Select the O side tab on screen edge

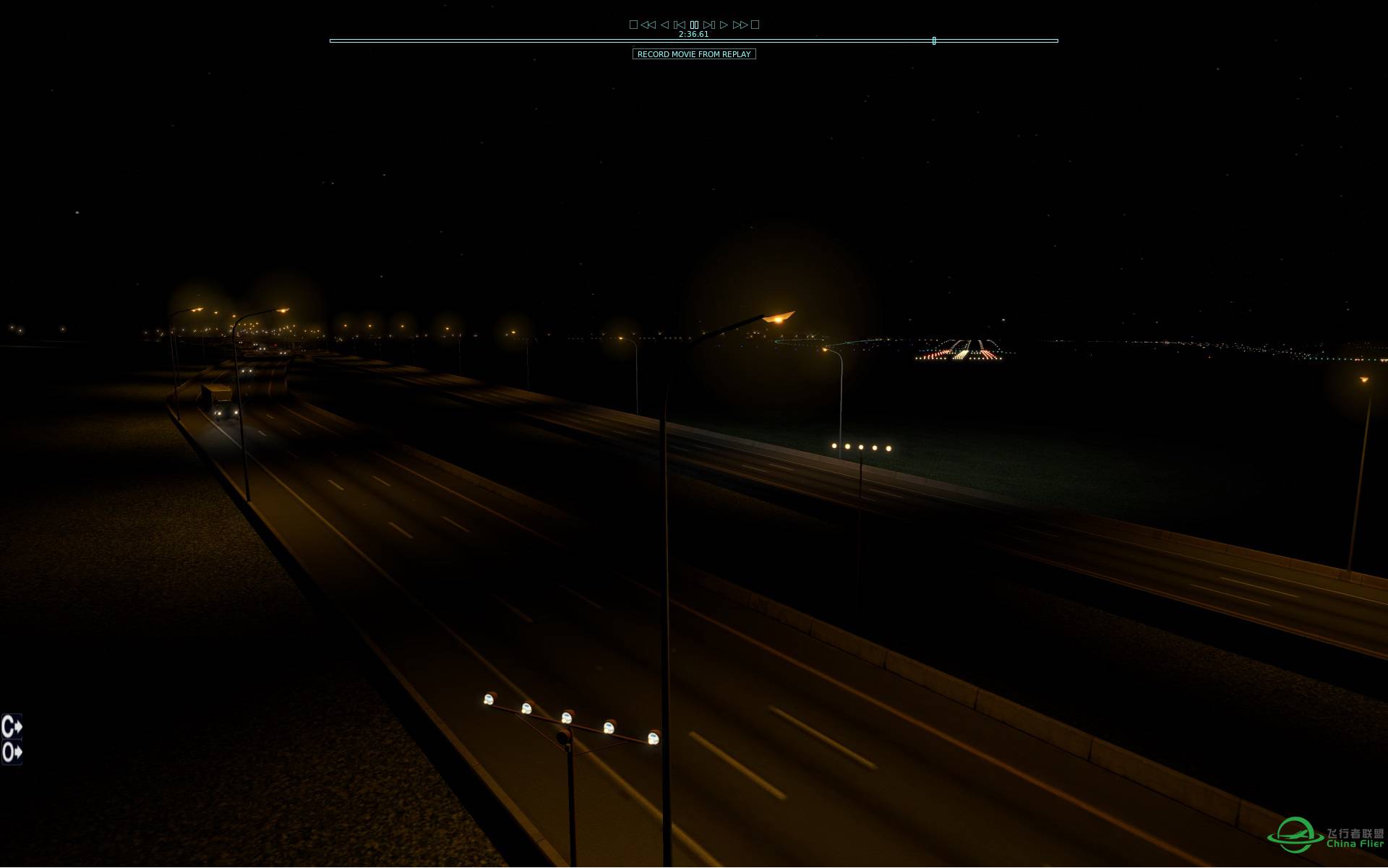point(10,752)
